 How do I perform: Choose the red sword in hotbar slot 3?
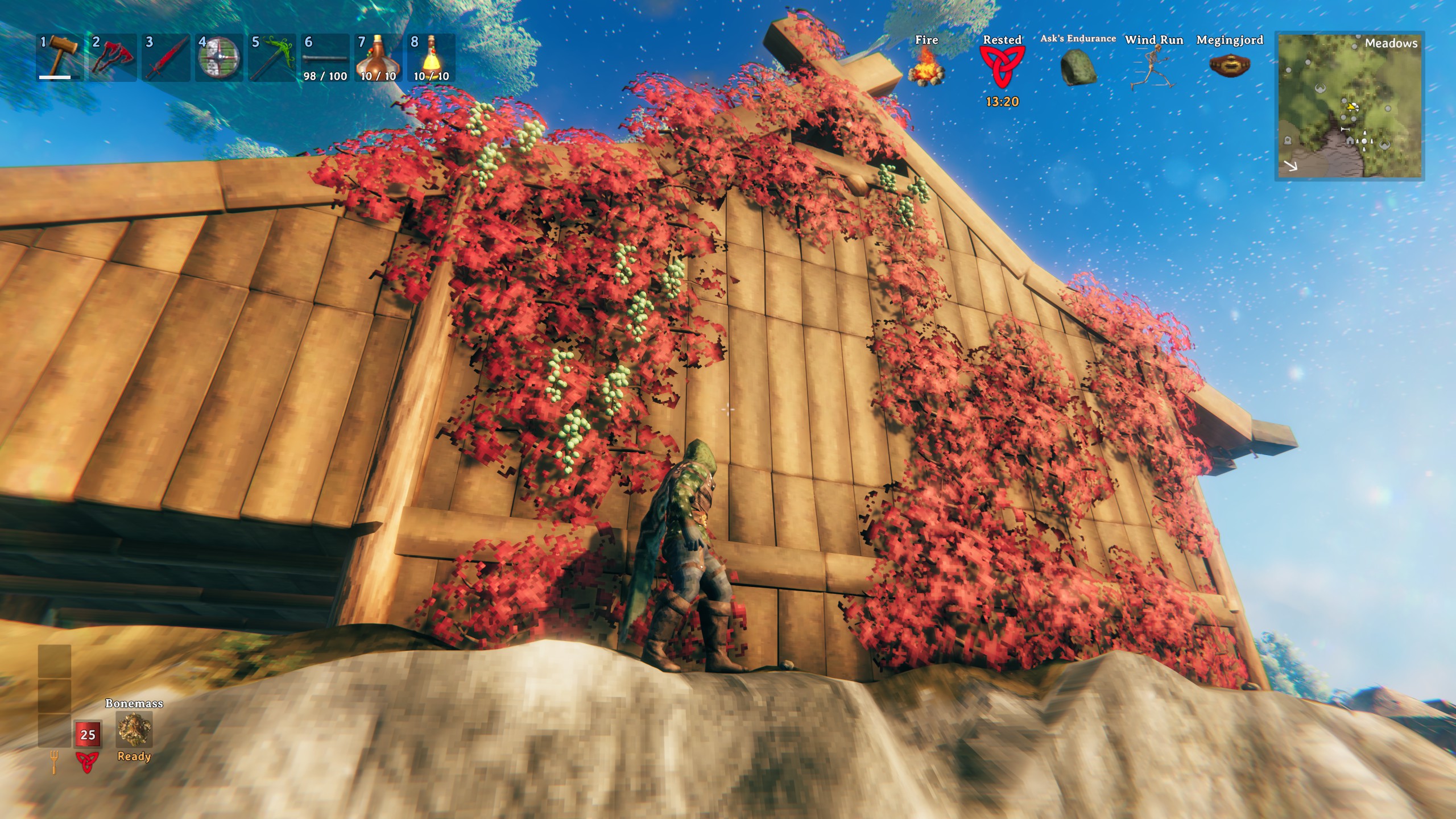[166, 57]
